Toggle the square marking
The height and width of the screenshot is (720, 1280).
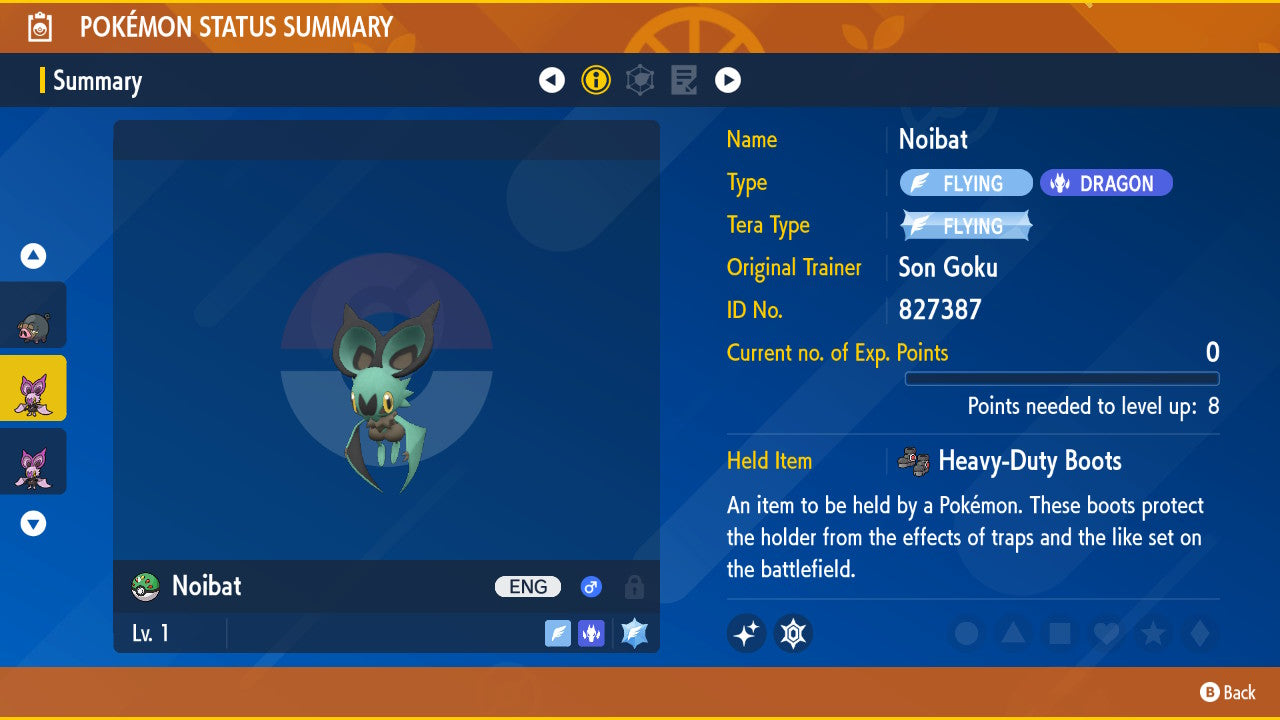(1060, 633)
